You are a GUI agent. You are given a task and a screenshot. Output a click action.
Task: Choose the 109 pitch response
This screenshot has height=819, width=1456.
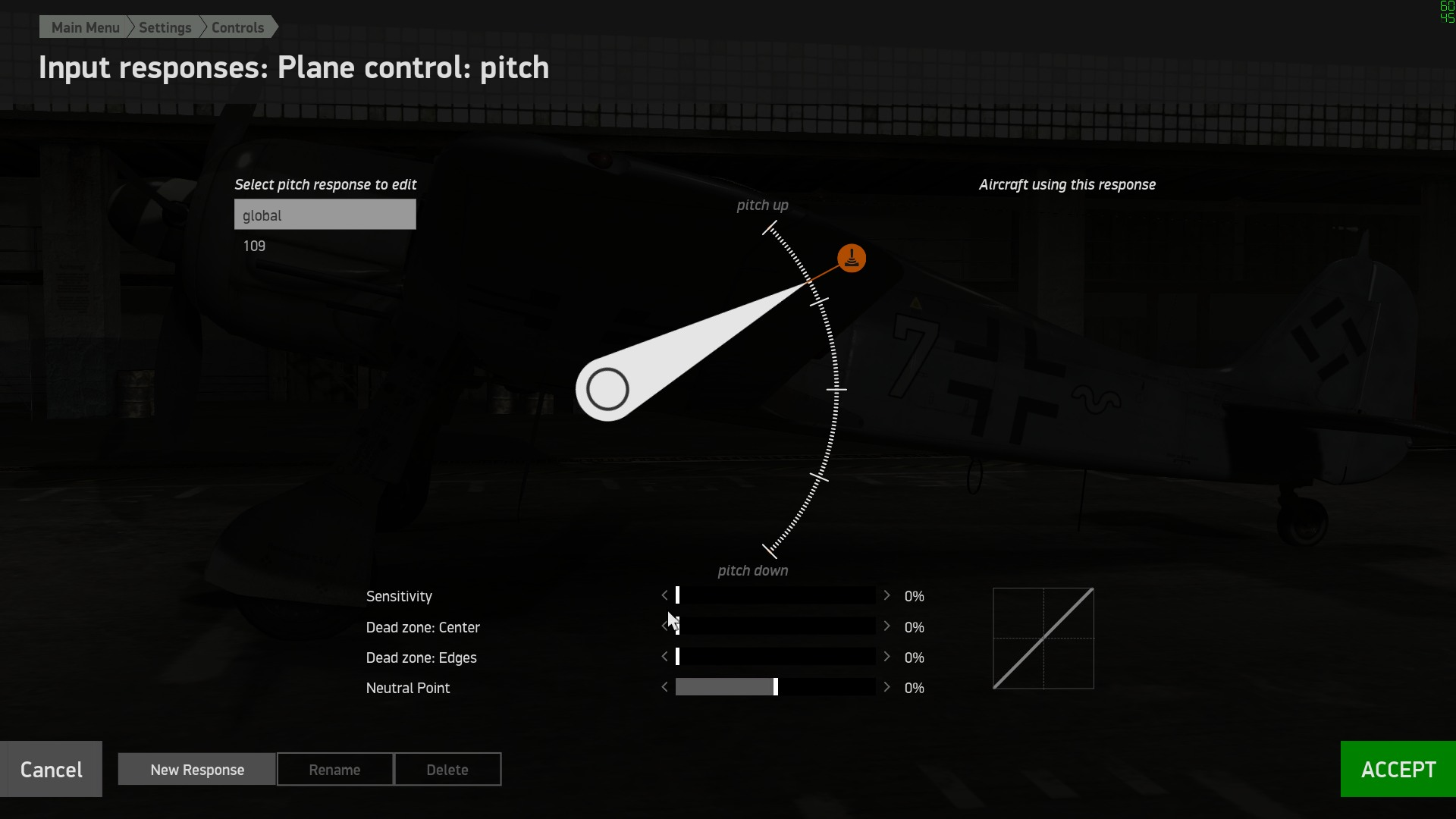coord(254,246)
